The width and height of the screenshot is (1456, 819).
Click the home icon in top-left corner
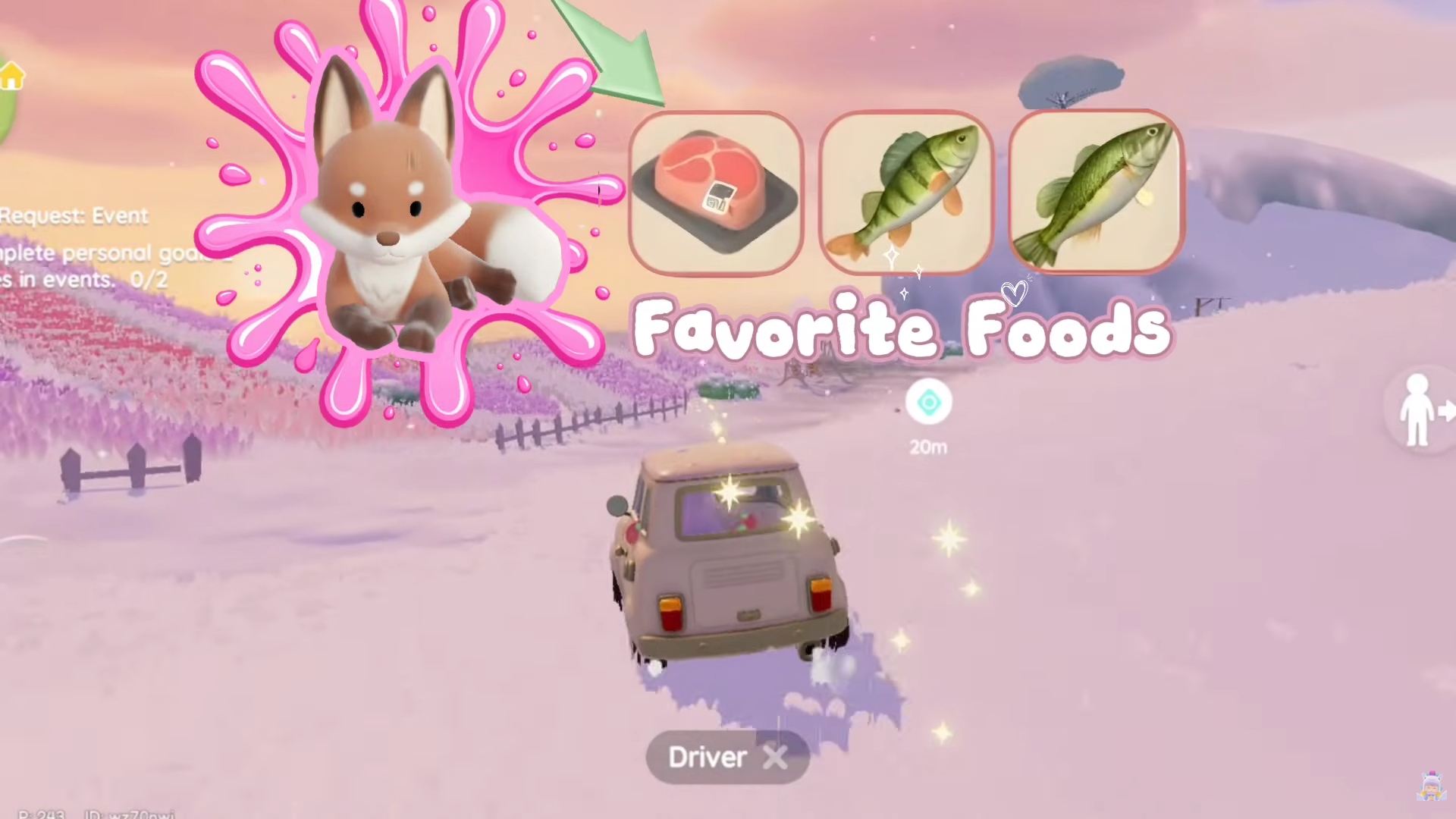click(12, 76)
